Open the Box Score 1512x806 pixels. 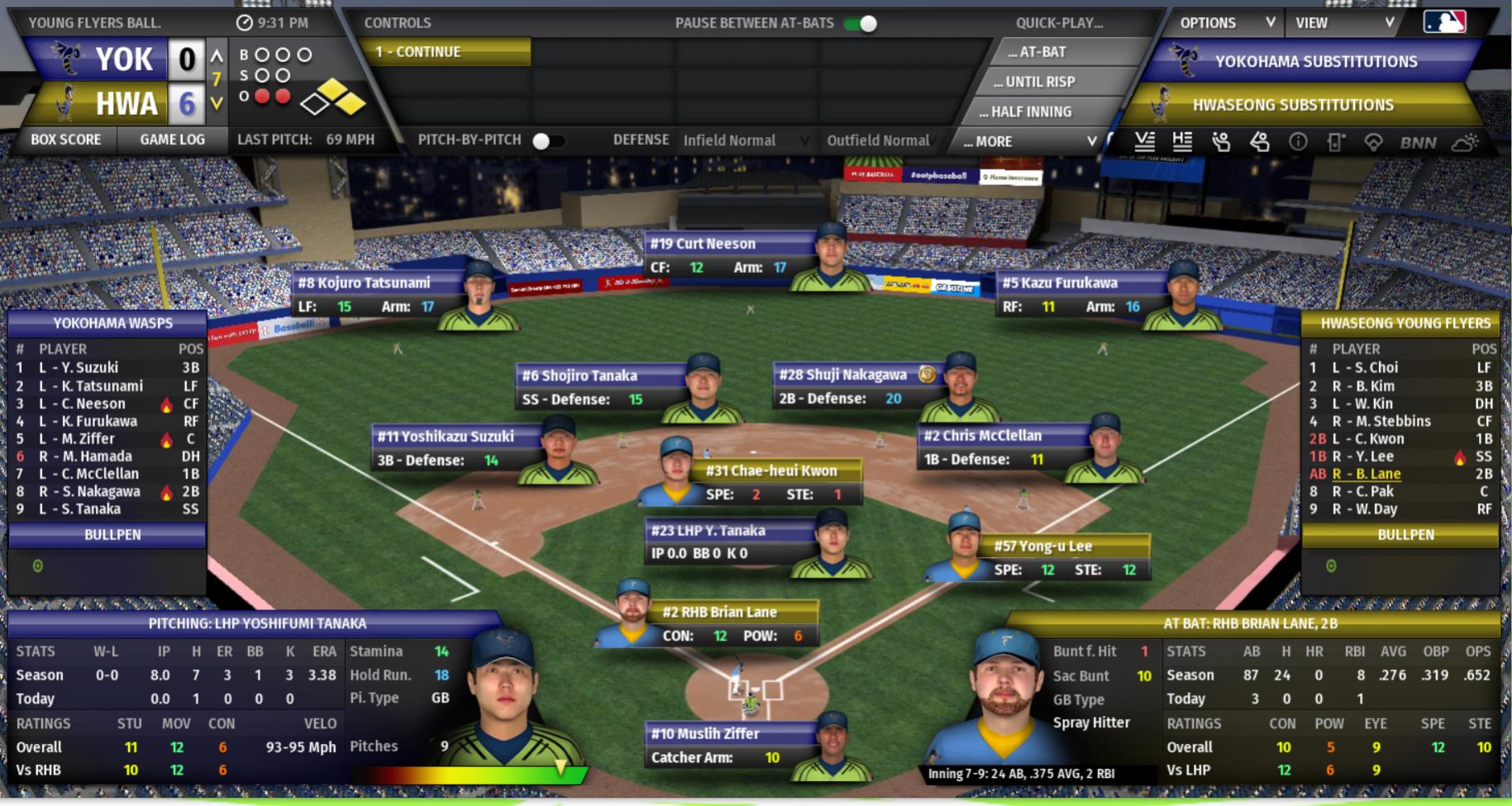65,140
